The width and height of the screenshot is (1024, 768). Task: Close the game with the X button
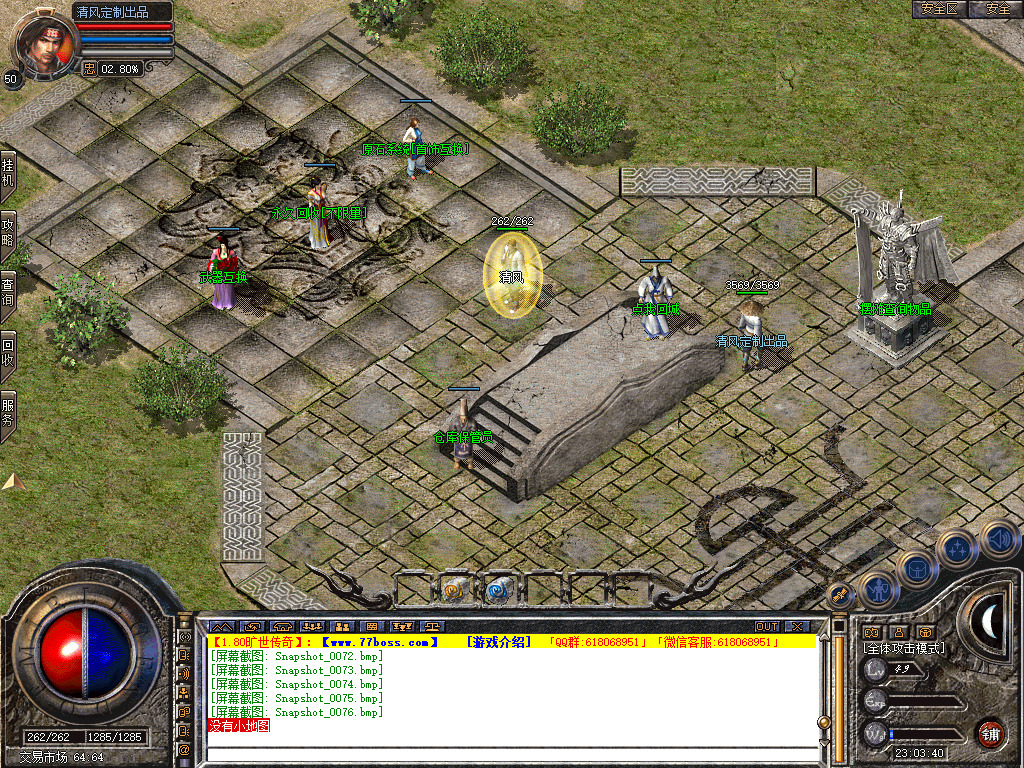point(797,627)
